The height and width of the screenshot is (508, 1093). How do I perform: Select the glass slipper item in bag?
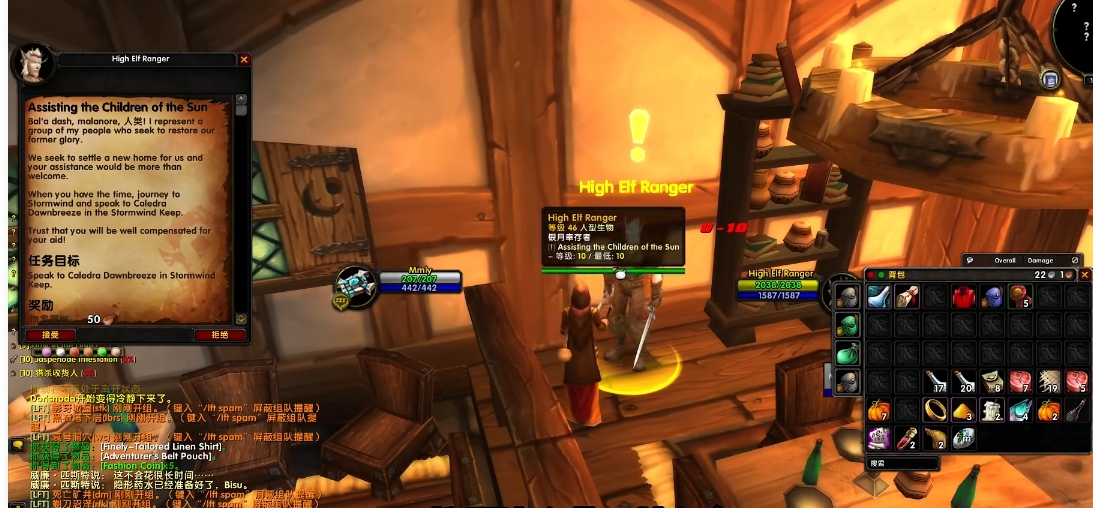[x=879, y=296]
